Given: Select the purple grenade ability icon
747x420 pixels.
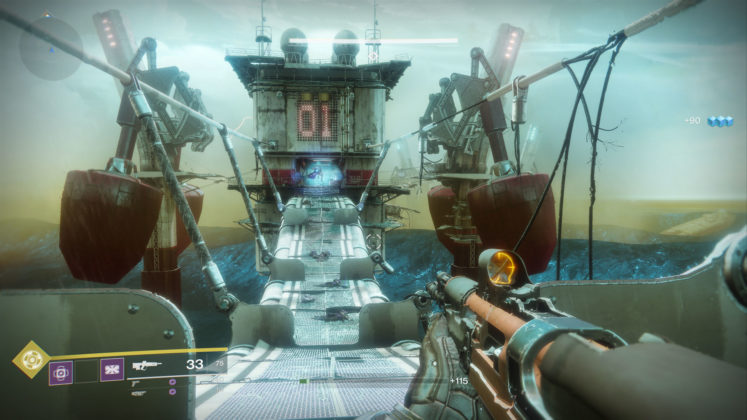Looking at the screenshot, I should (62, 371).
